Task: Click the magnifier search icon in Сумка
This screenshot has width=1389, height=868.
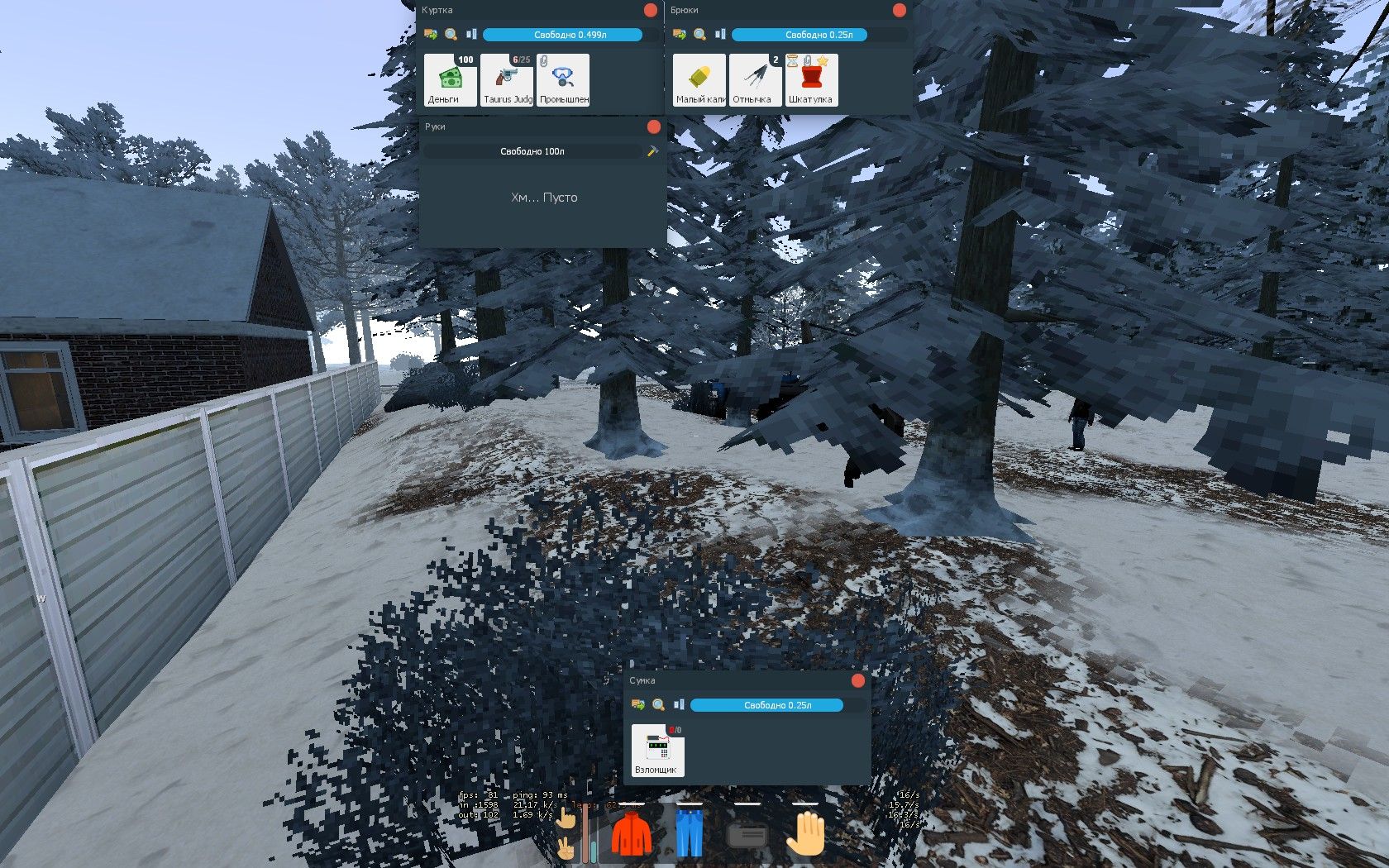Action: click(658, 705)
